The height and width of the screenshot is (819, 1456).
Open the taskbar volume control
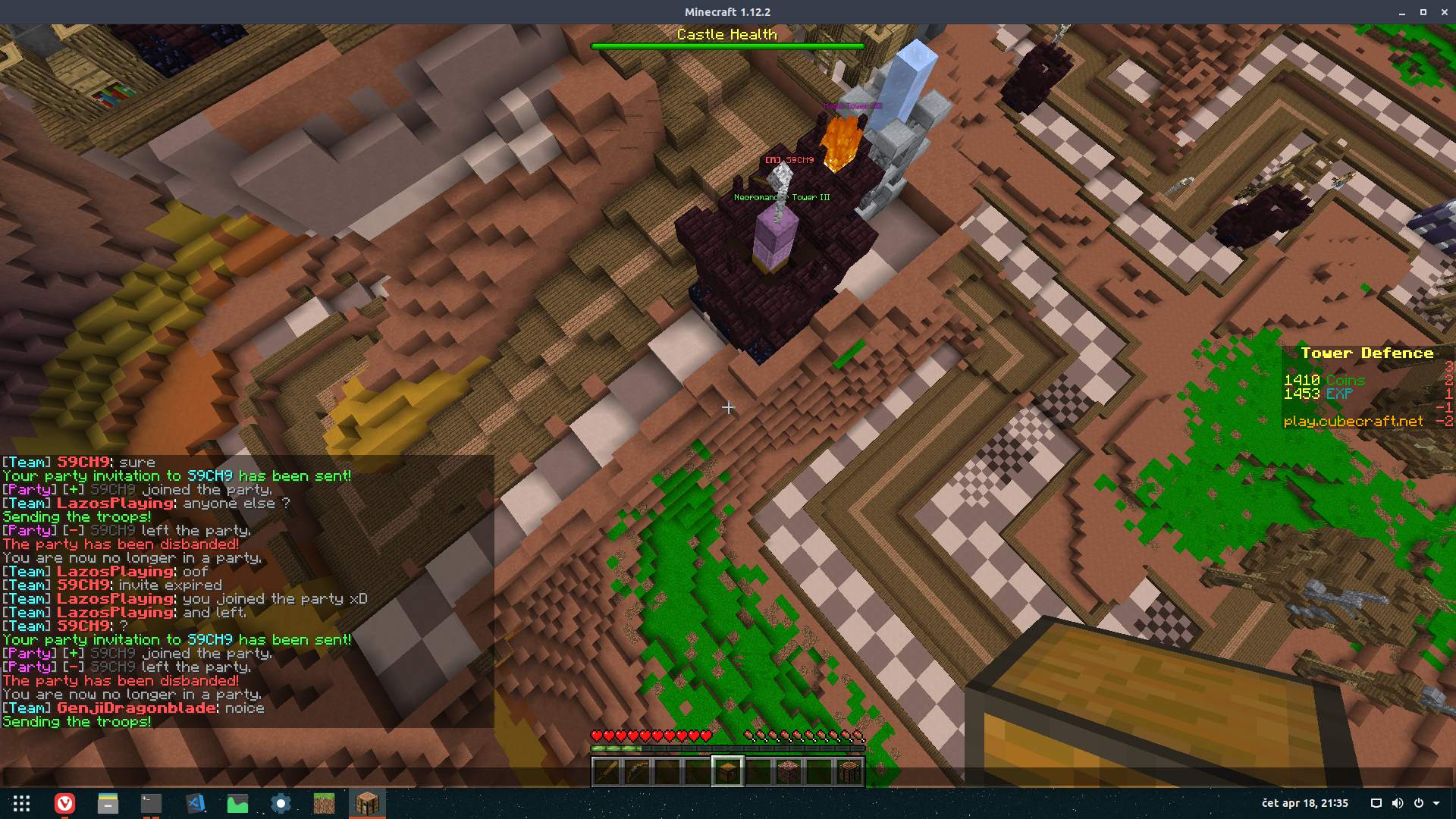pyautogui.click(x=1398, y=803)
